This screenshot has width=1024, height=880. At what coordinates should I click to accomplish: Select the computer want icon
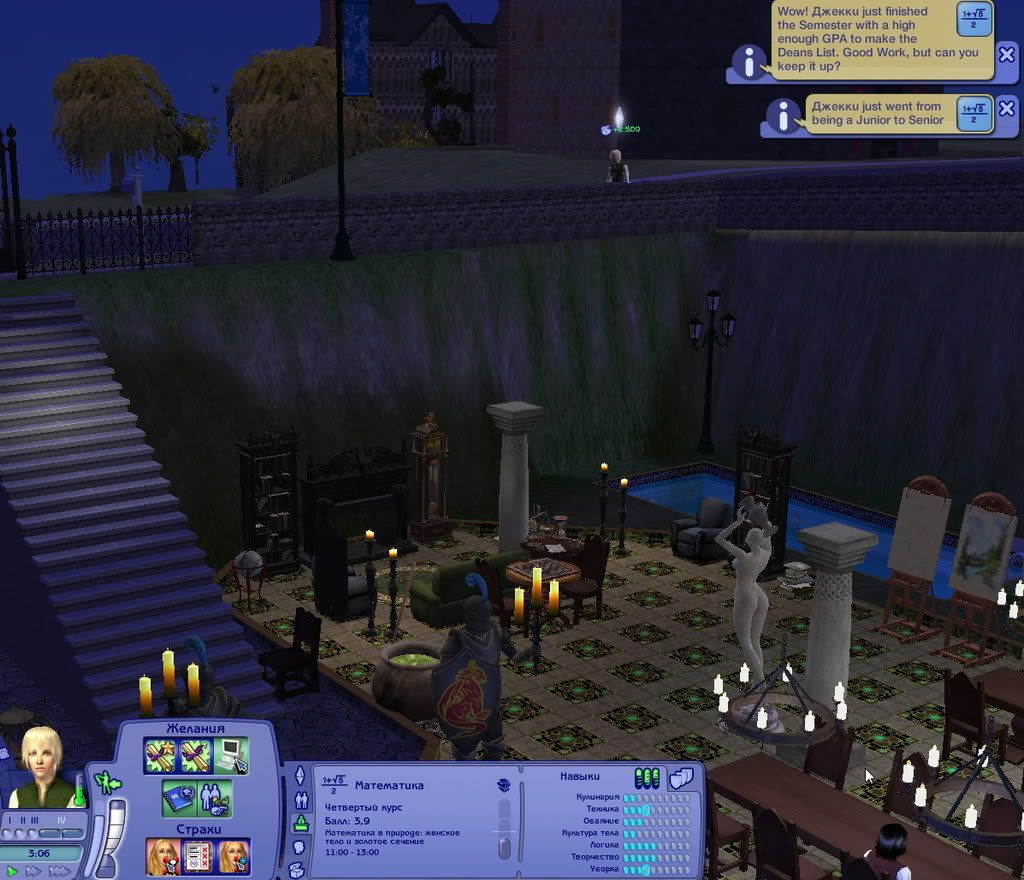click(231, 756)
